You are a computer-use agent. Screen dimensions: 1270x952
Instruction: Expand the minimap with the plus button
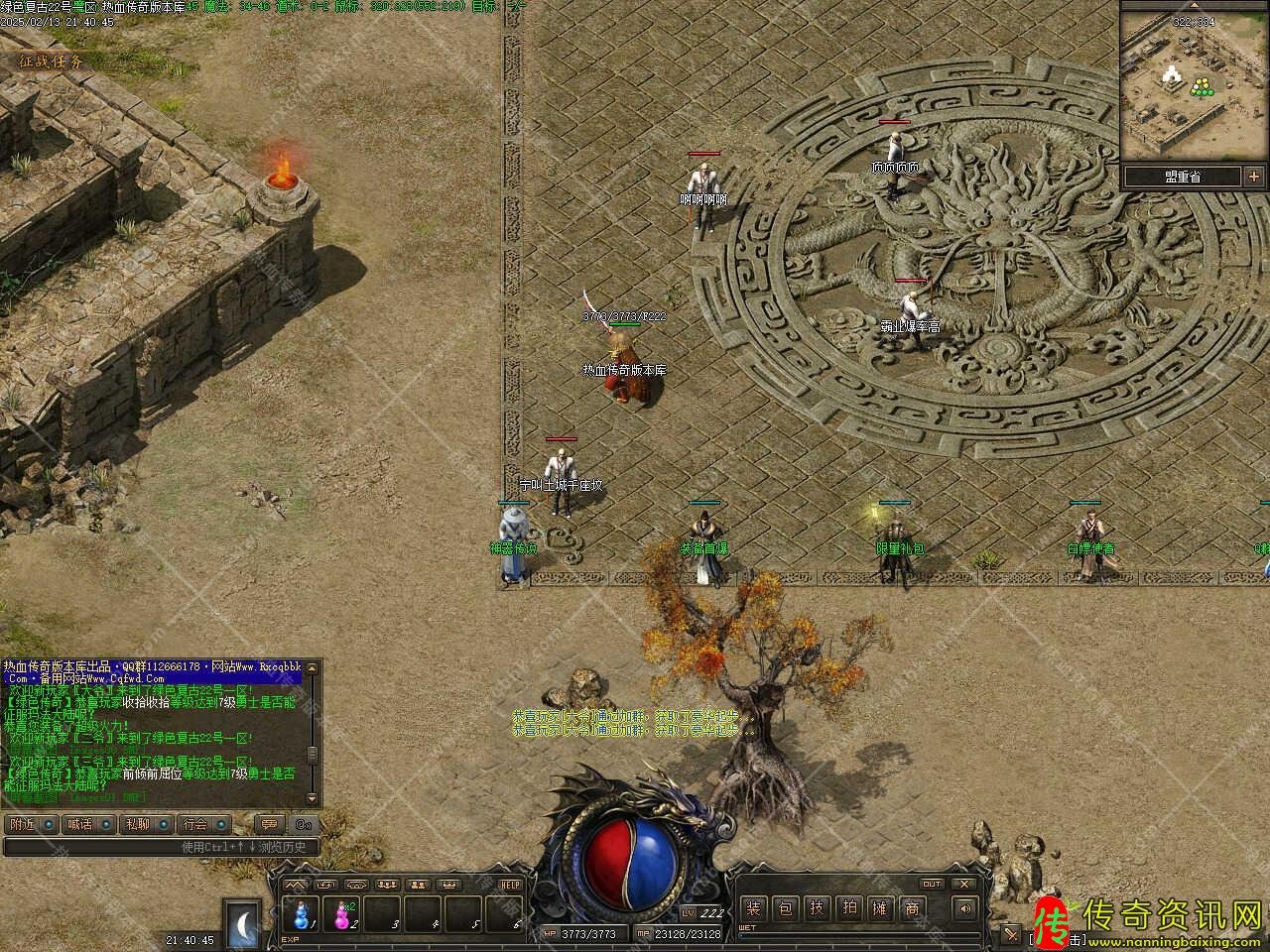click(x=1254, y=178)
